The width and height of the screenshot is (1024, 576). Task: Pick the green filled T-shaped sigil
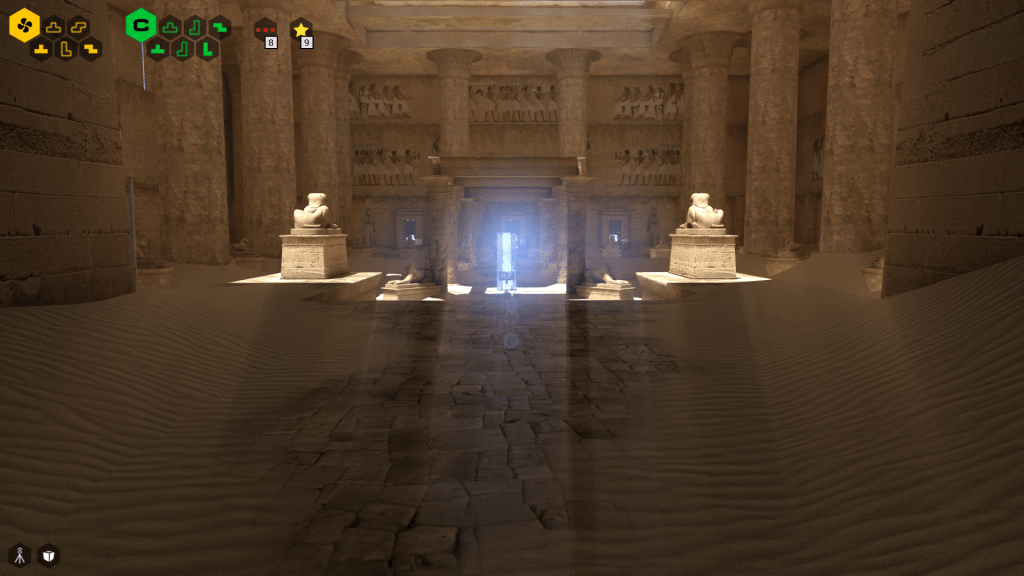[x=158, y=48]
